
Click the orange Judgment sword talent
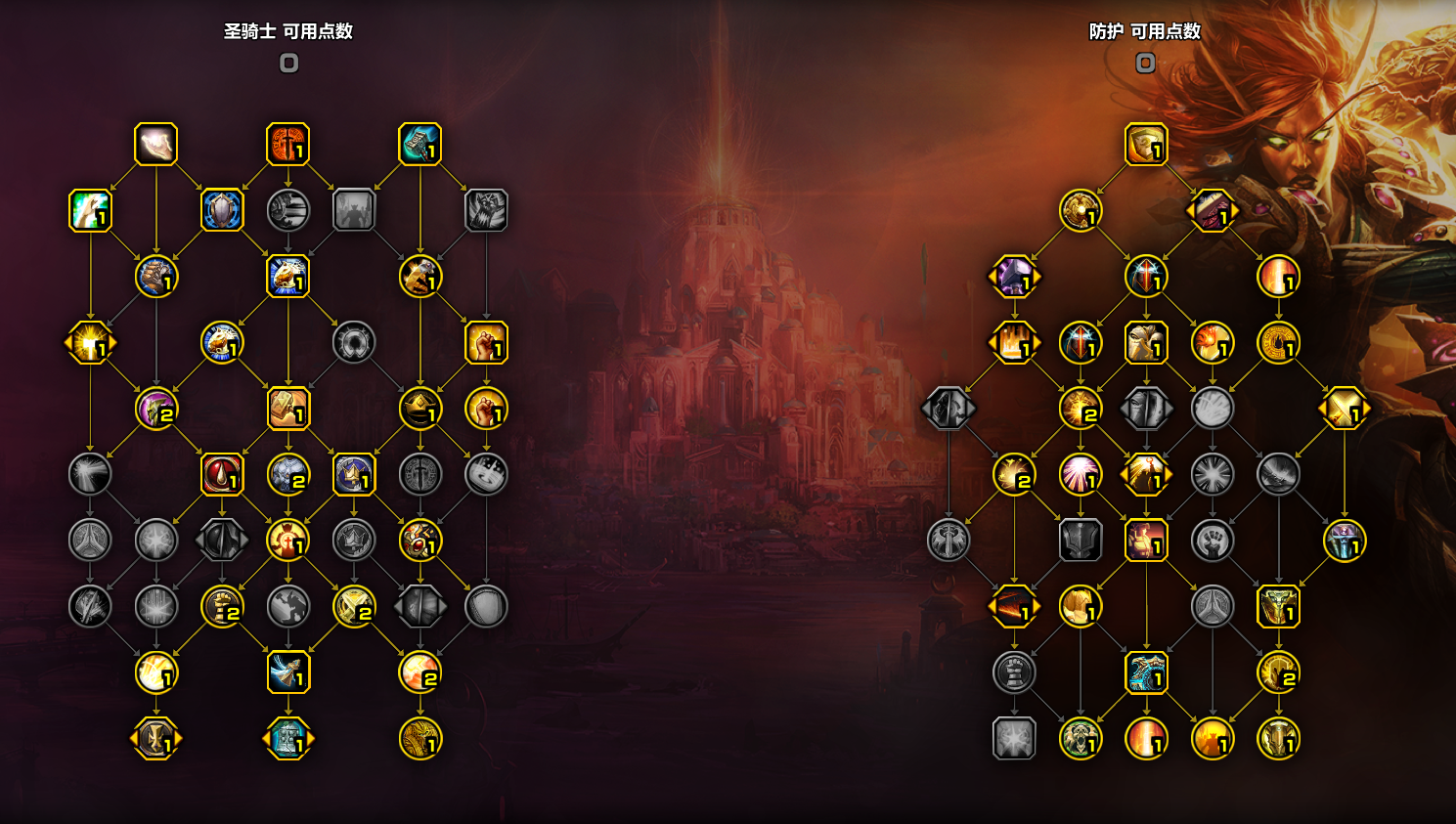pos(288,144)
